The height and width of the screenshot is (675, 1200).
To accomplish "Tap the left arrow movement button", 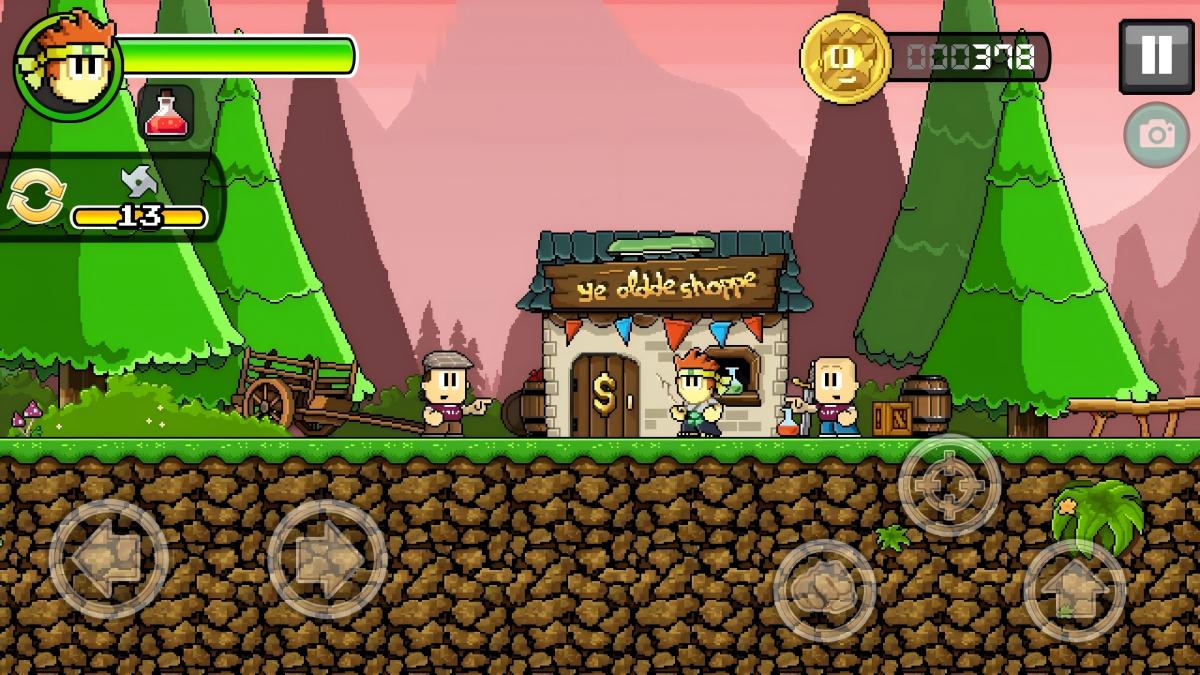I will pos(108,559).
